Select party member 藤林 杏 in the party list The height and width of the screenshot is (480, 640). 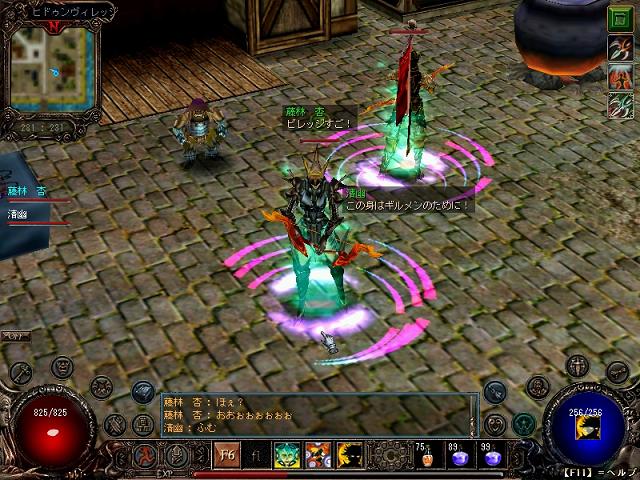tap(28, 190)
